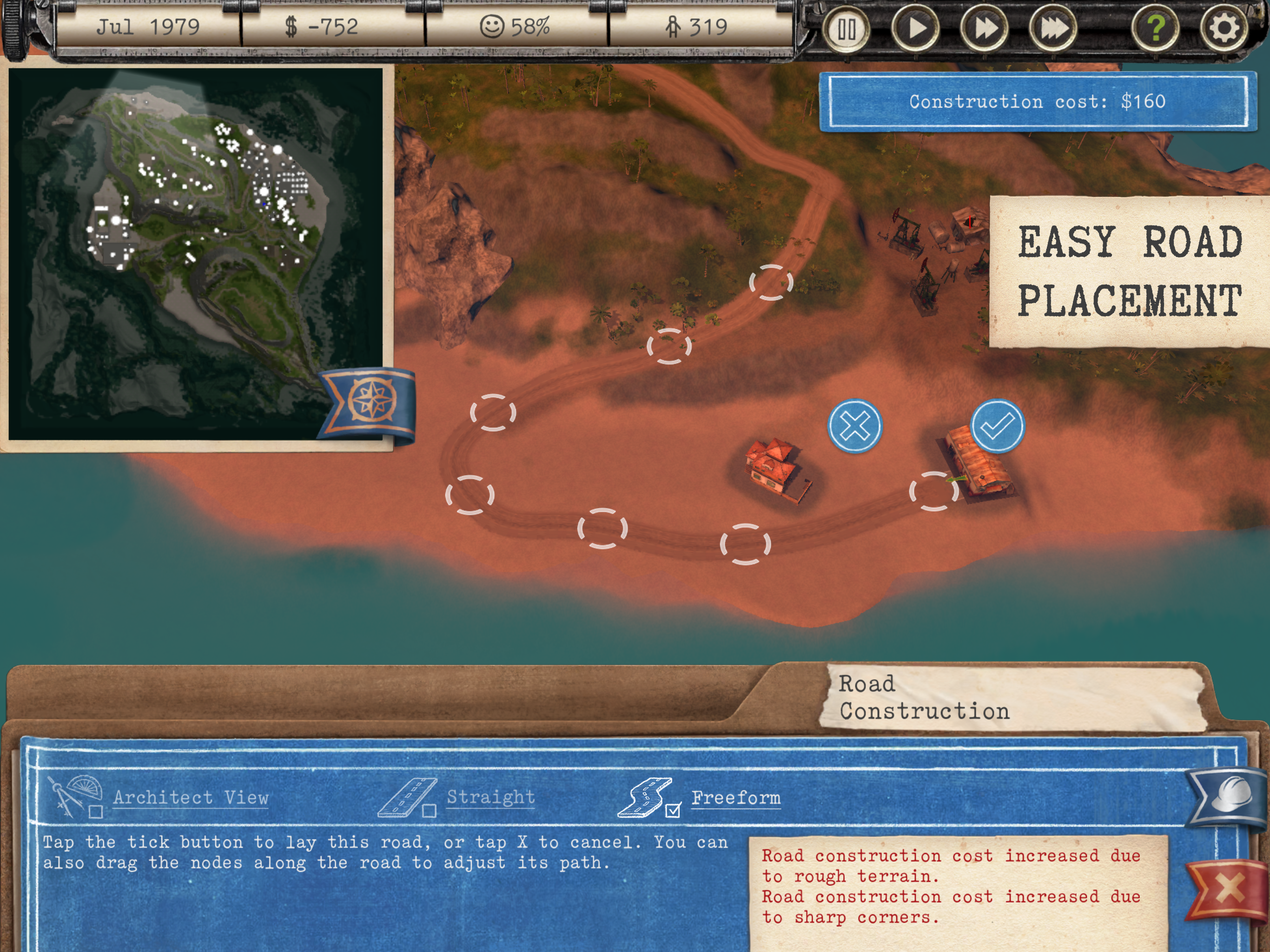Switch to fast forward speed

(984, 29)
